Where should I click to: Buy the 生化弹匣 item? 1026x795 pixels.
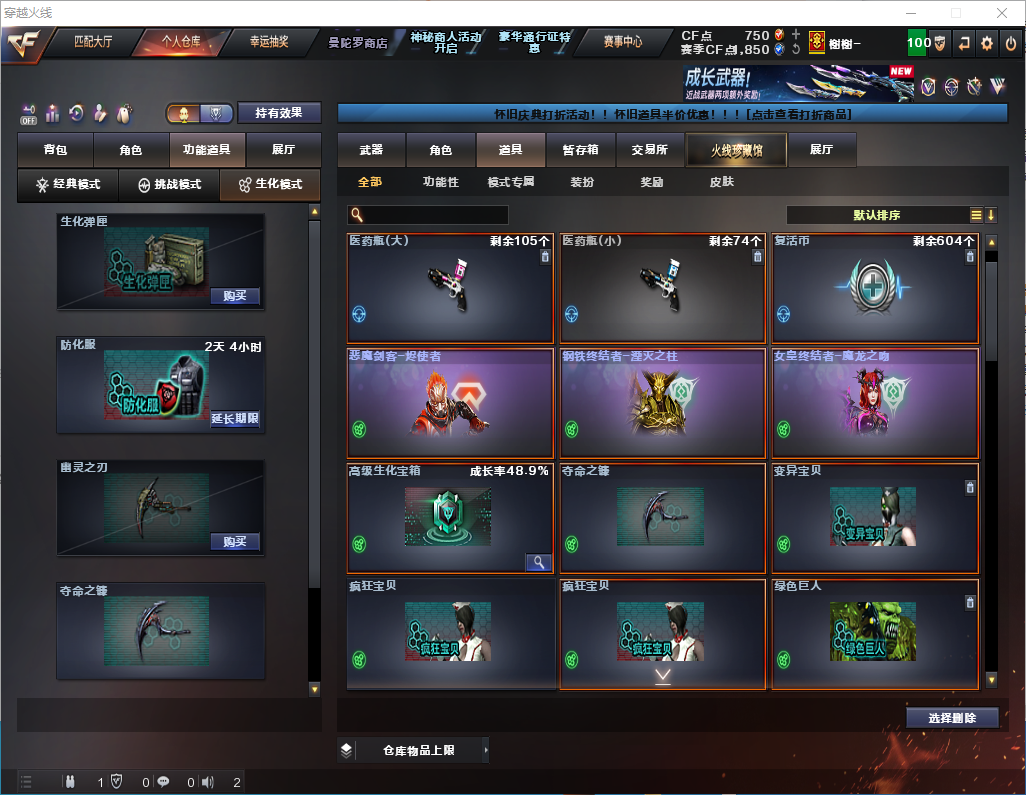click(235, 296)
